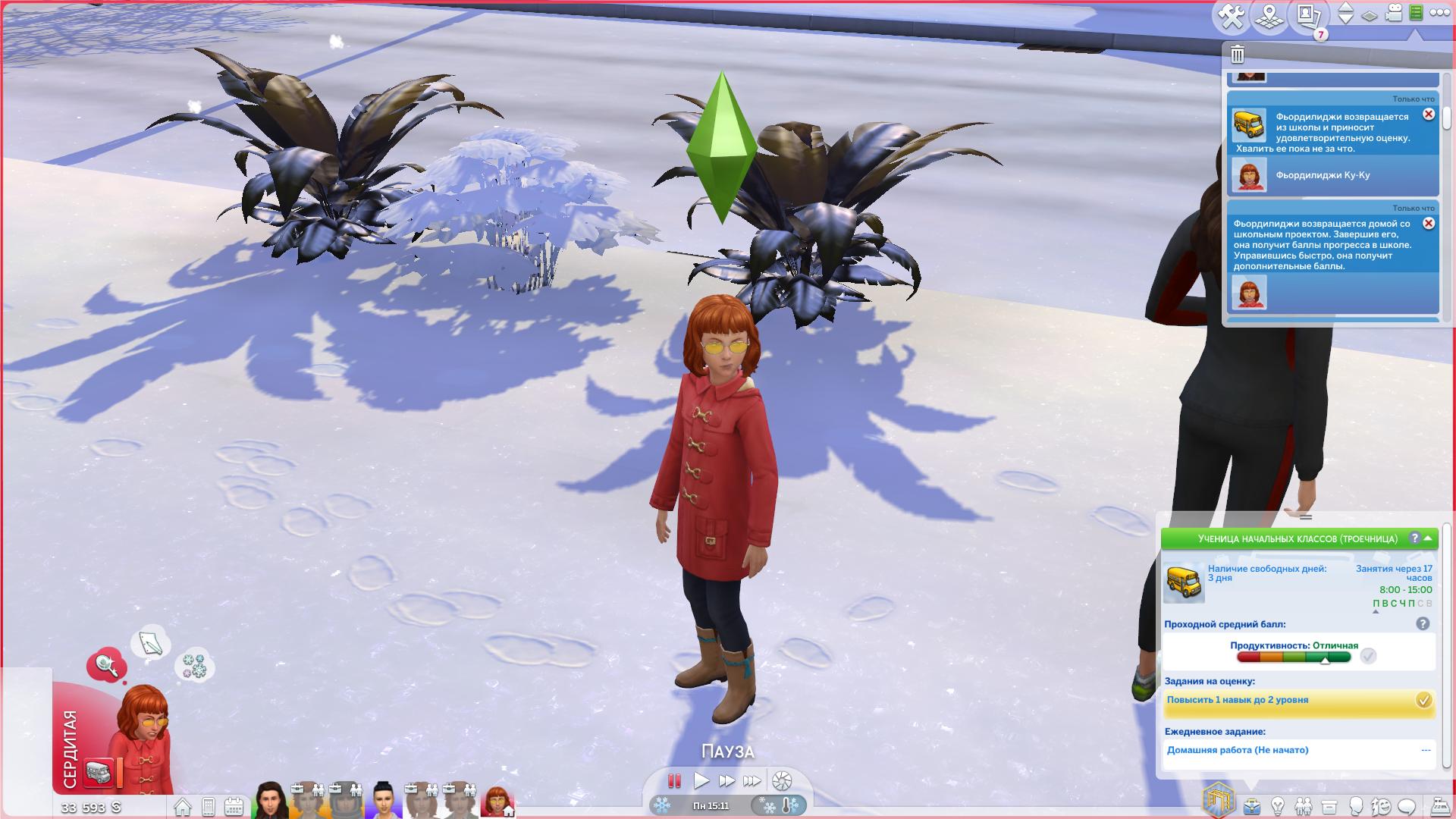Resume the game at normal speed
The height and width of the screenshot is (819, 1456).
tap(701, 780)
